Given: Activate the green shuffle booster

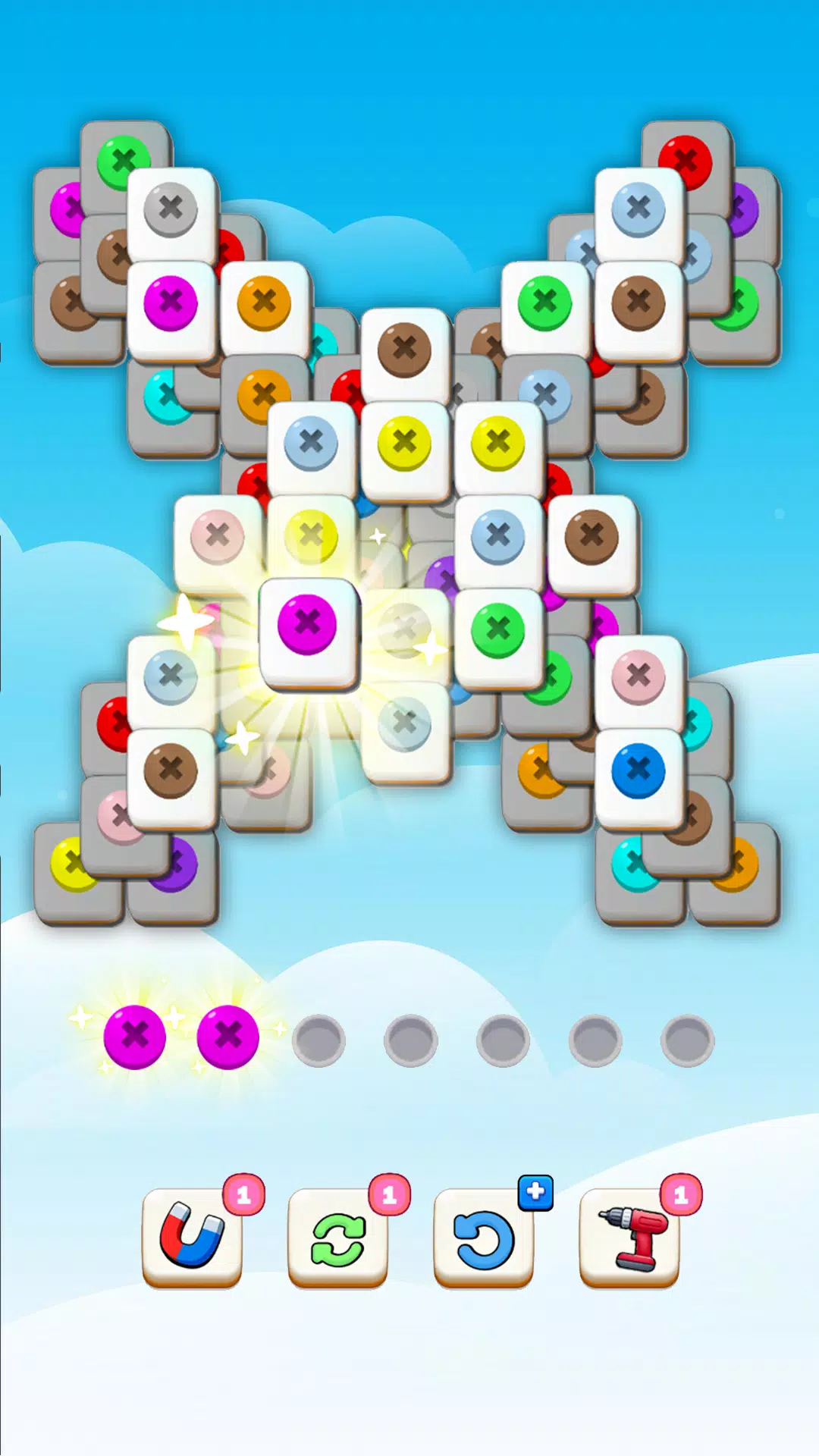Looking at the screenshot, I should click(x=337, y=1238).
